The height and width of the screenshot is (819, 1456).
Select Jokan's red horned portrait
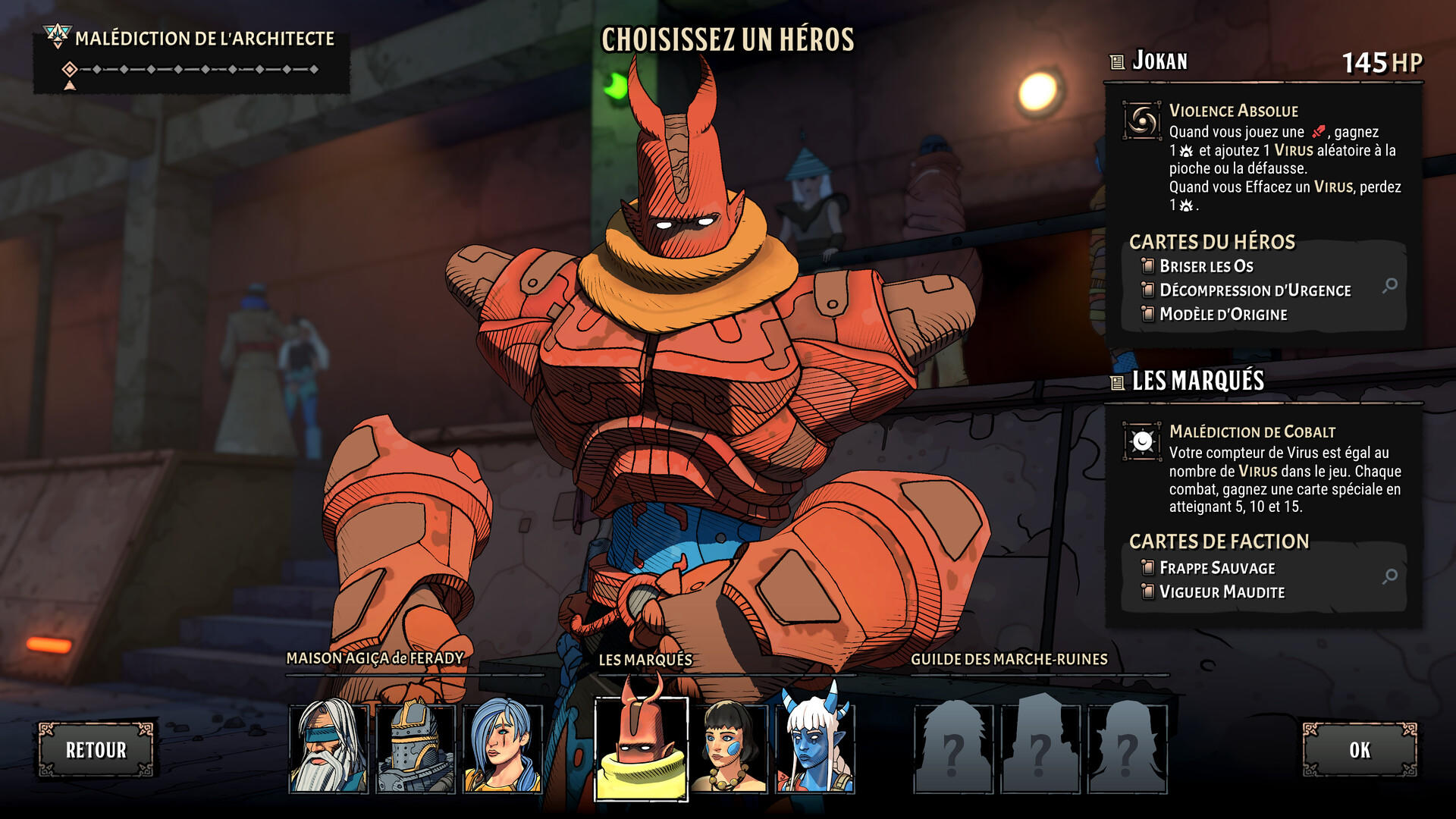tap(642, 748)
